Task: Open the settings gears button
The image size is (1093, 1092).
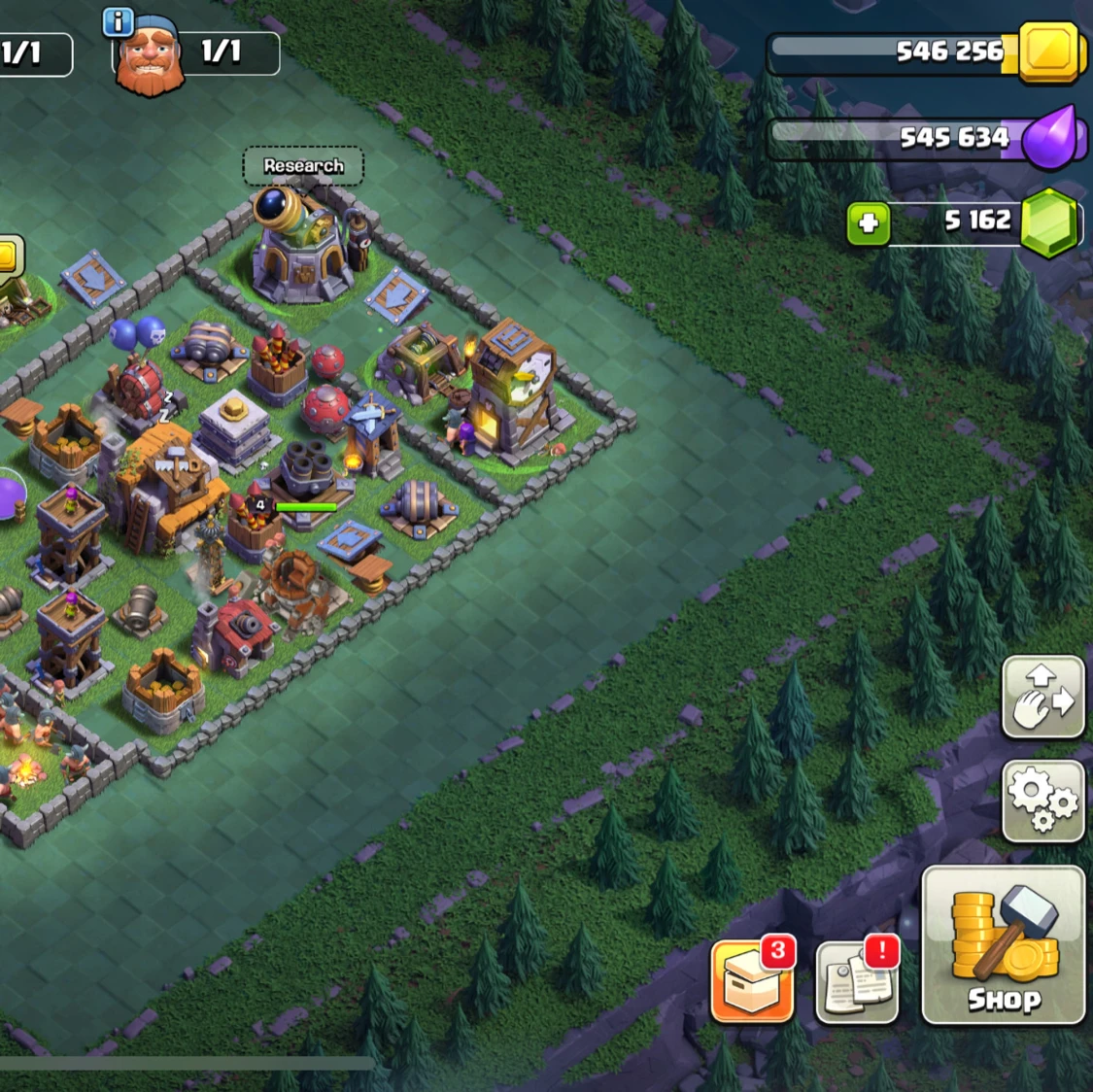Action: (x=1042, y=801)
